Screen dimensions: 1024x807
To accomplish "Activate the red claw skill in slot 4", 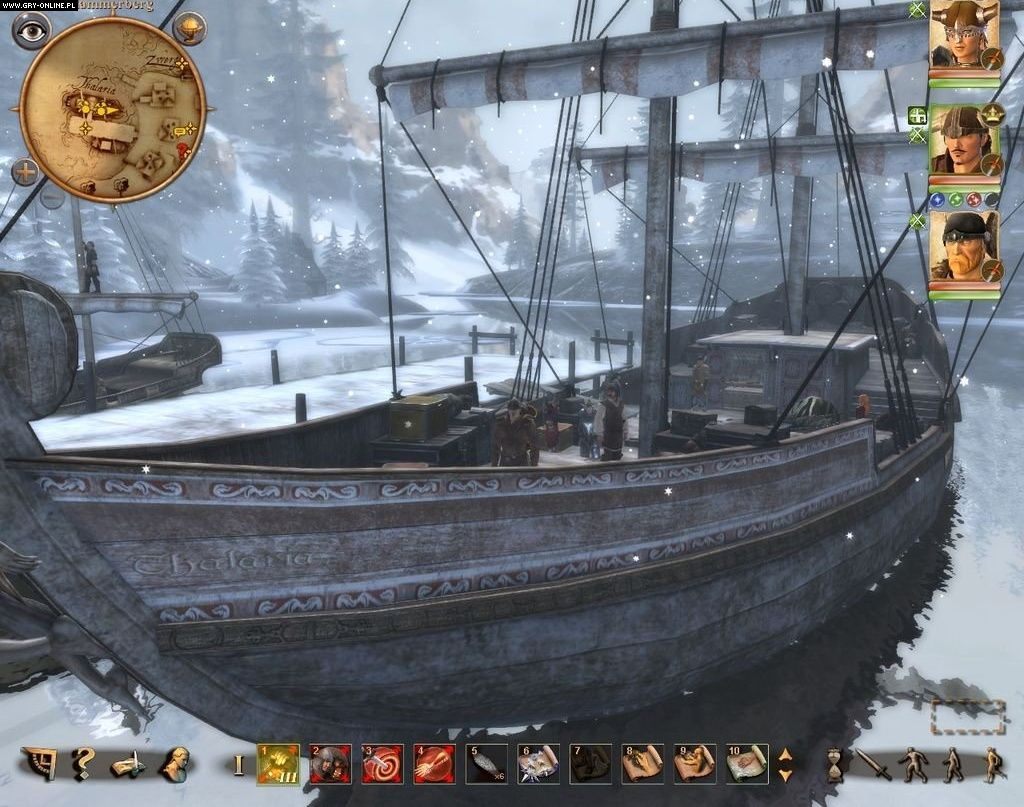I will [434, 764].
